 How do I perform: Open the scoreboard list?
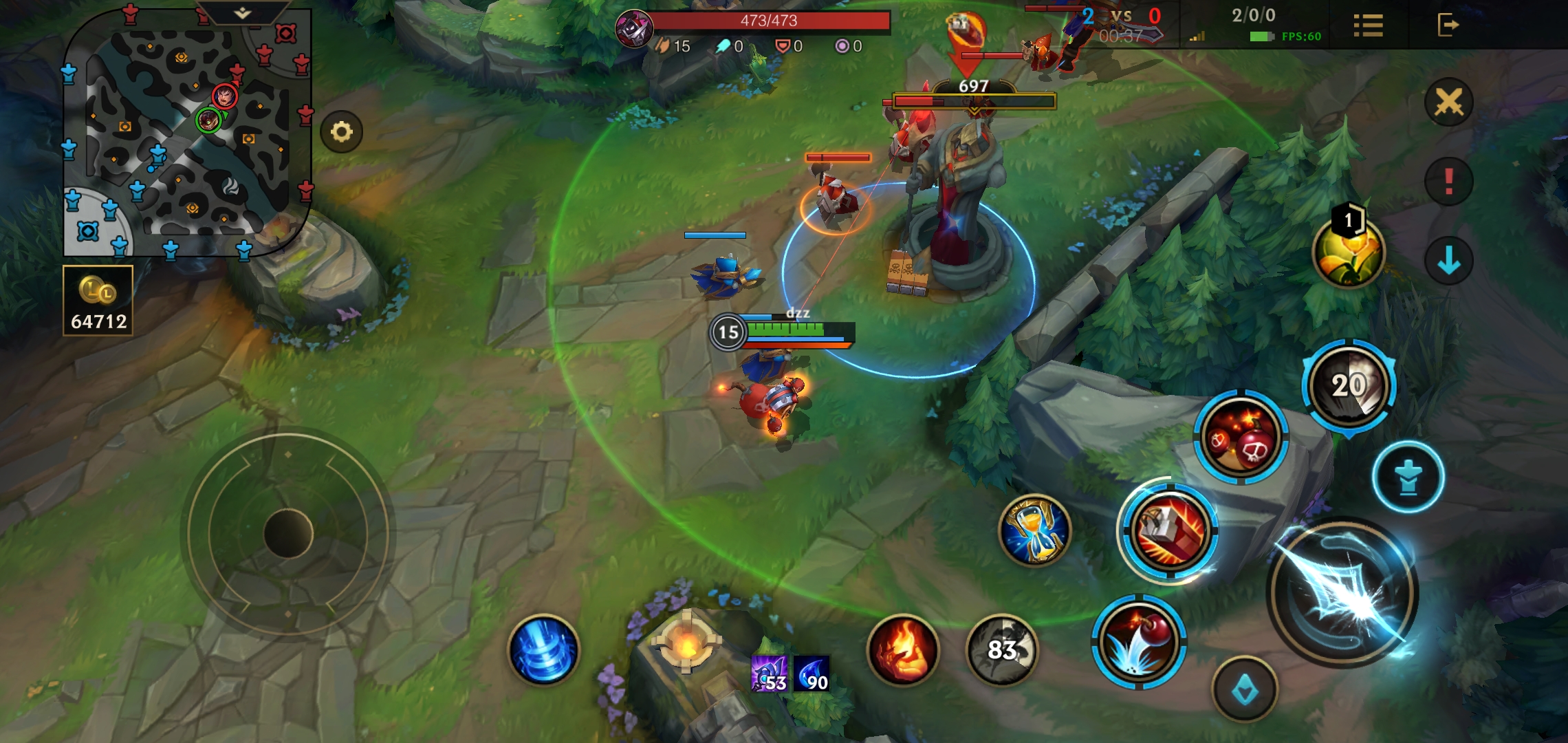point(1368,25)
